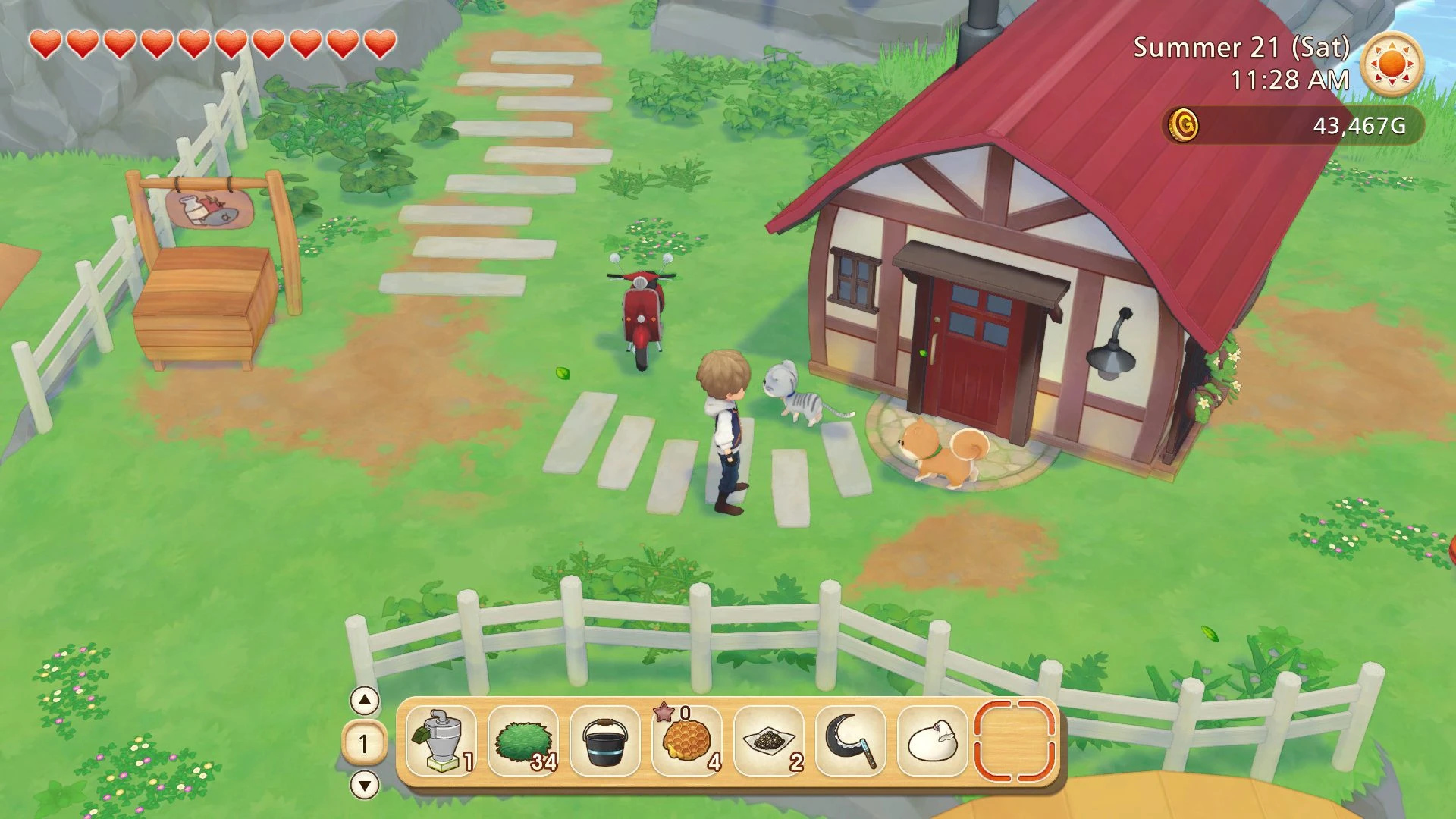Click the honeycomb star quality badge
The height and width of the screenshot is (819, 1456).
pos(664,713)
